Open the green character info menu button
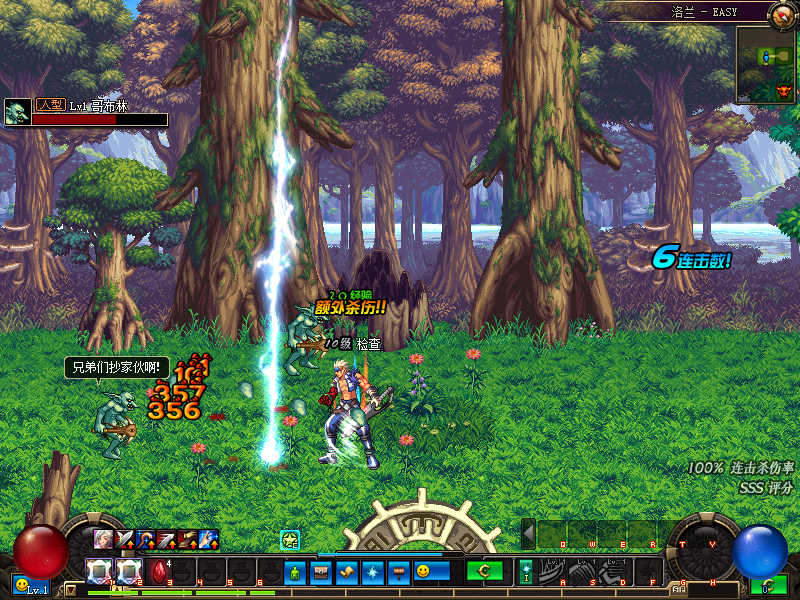 [294, 572]
